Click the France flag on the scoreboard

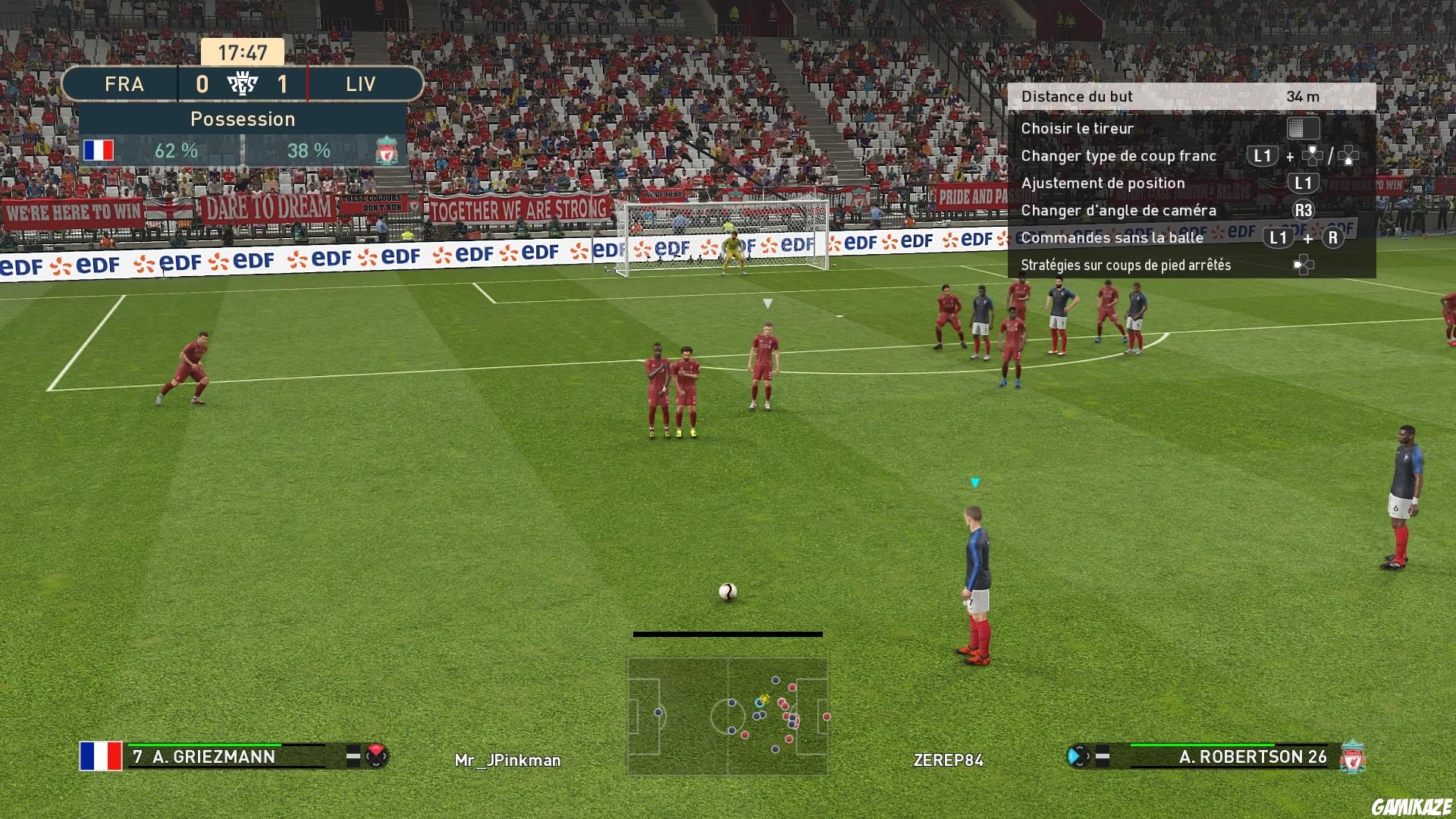click(101, 150)
